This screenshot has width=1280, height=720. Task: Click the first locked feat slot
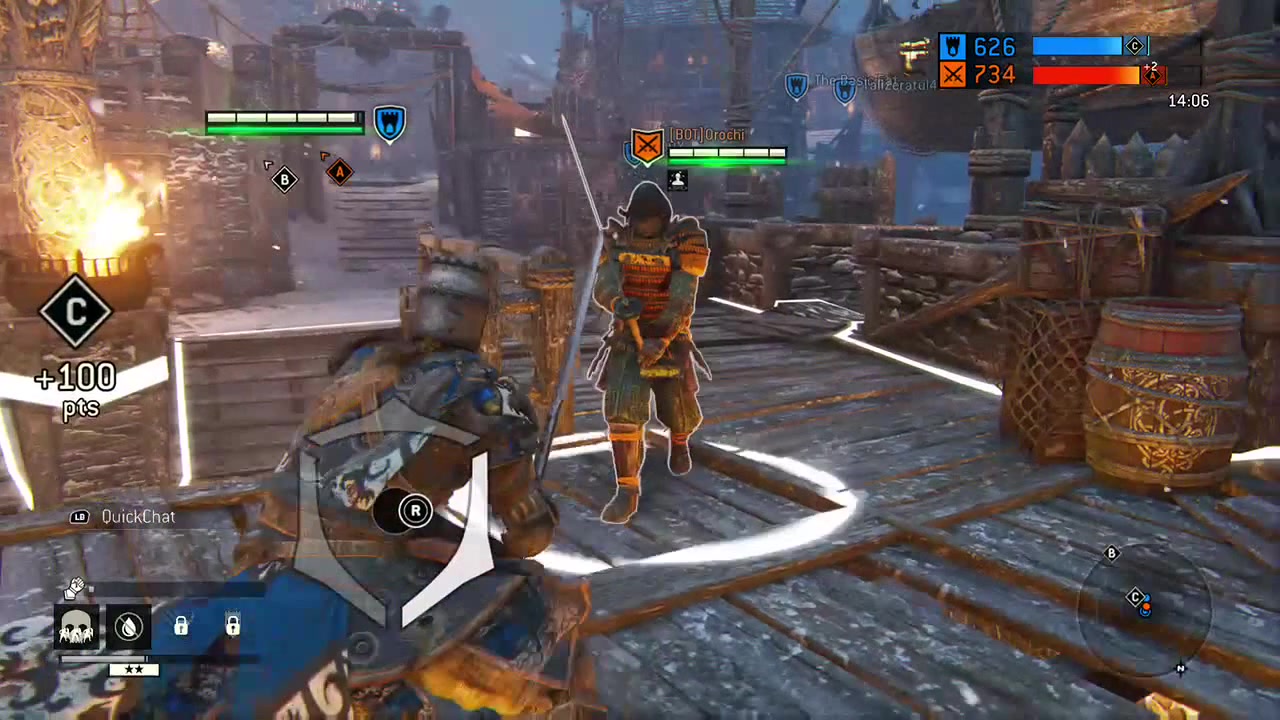(180, 626)
